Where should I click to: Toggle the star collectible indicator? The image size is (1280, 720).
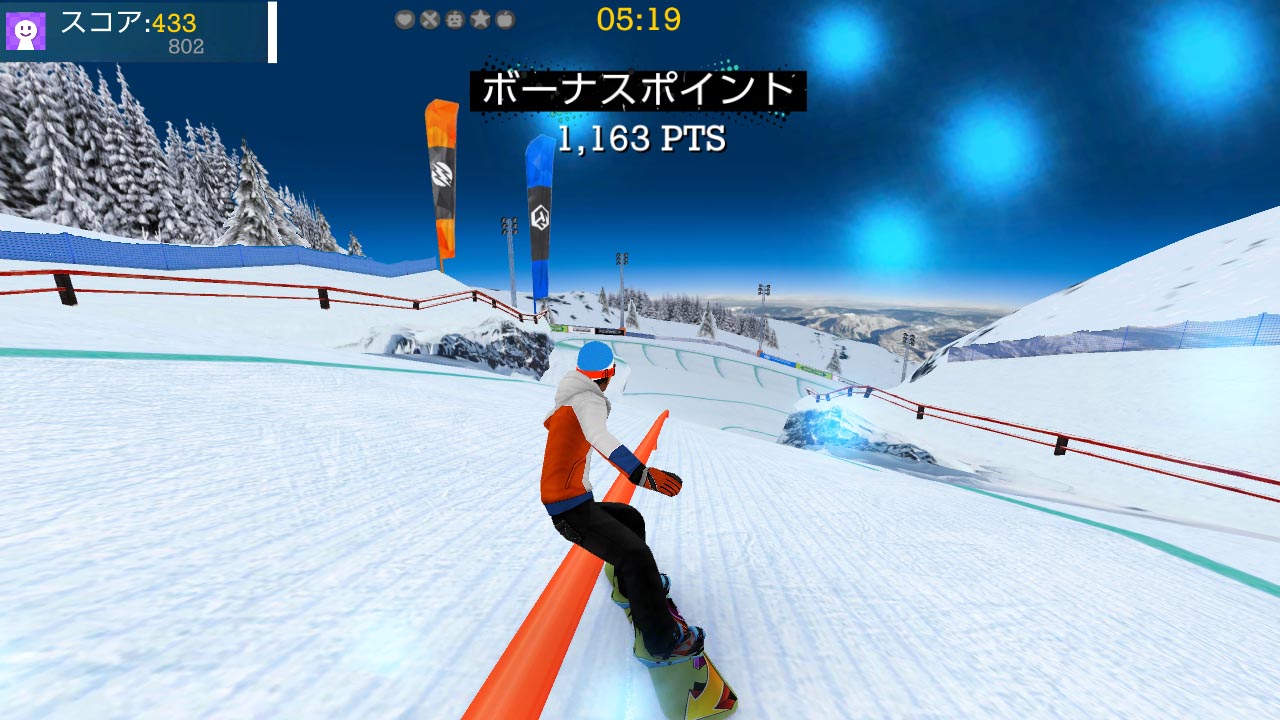pos(479,18)
